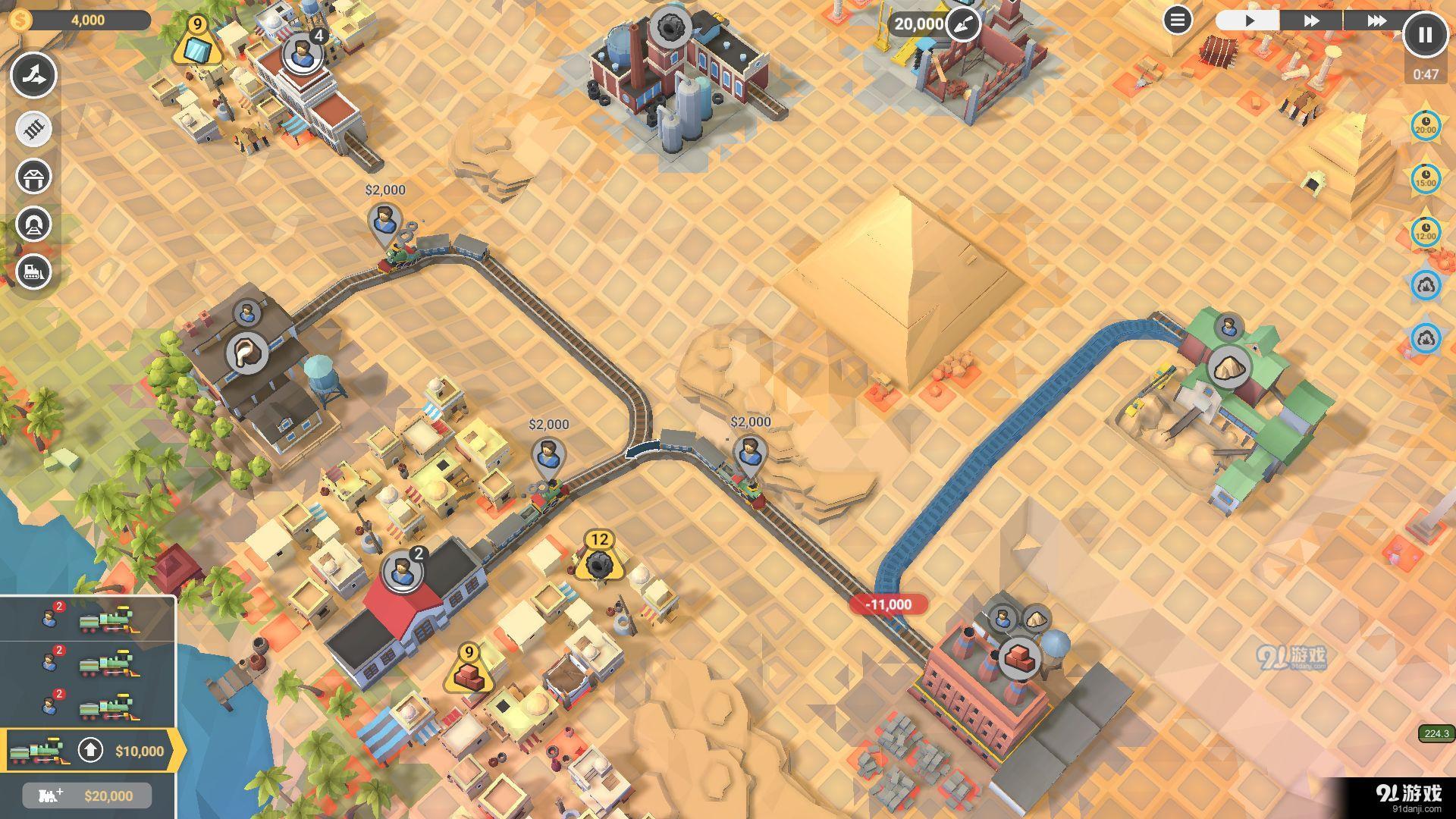Select the tire resource marker showing 12
This screenshot has height=819, width=1456.
coord(599,560)
